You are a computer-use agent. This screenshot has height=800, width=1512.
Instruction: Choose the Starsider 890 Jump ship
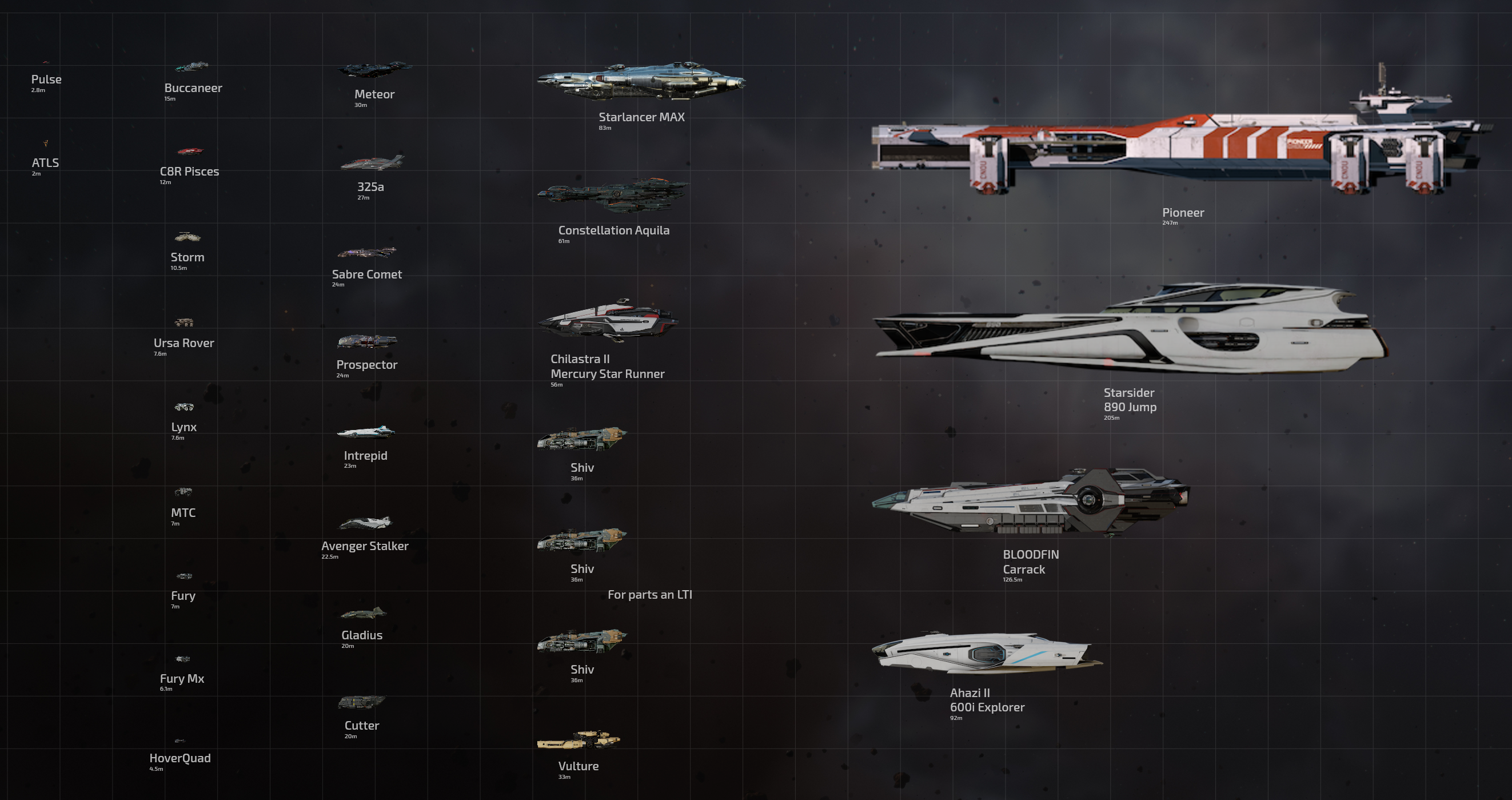tap(1130, 329)
